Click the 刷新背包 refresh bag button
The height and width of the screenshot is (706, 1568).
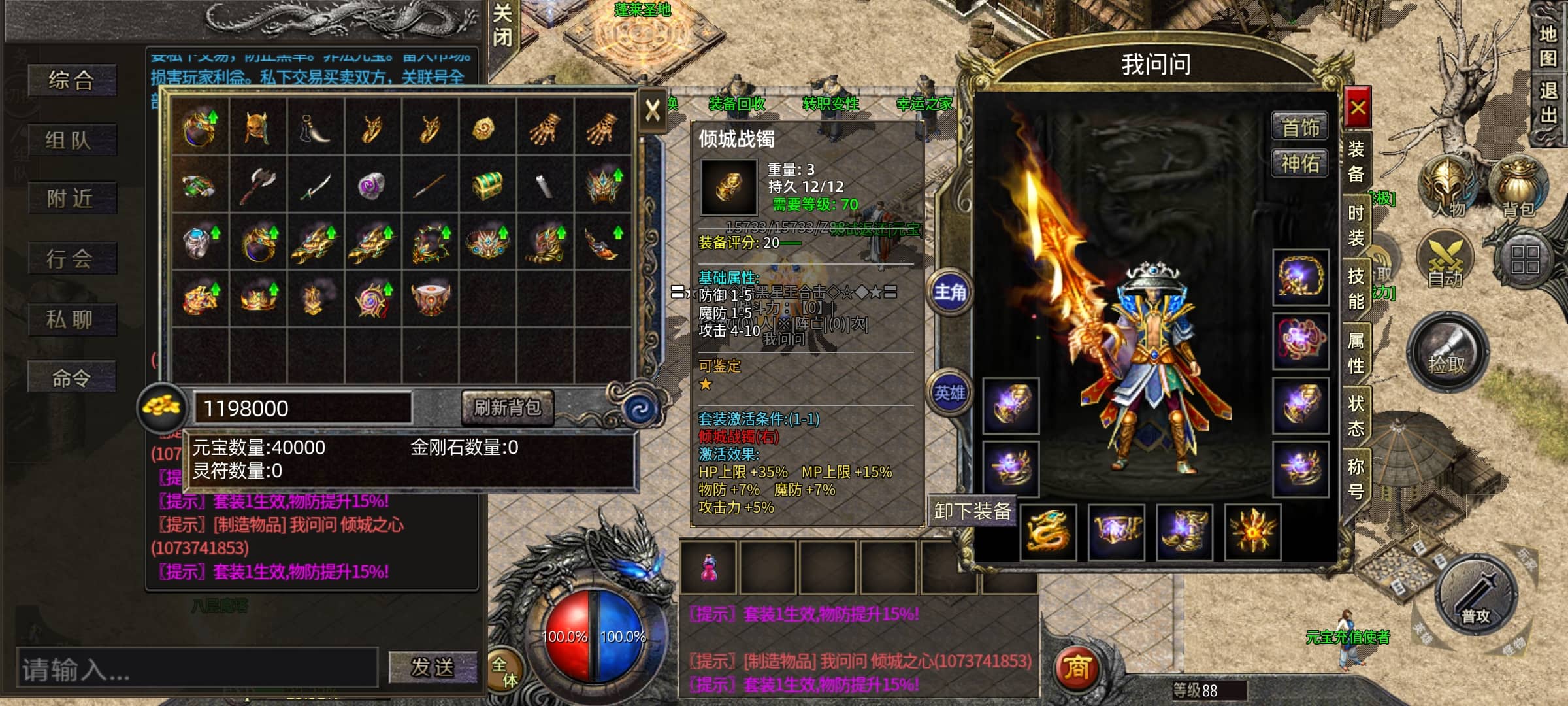pyautogui.click(x=507, y=408)
